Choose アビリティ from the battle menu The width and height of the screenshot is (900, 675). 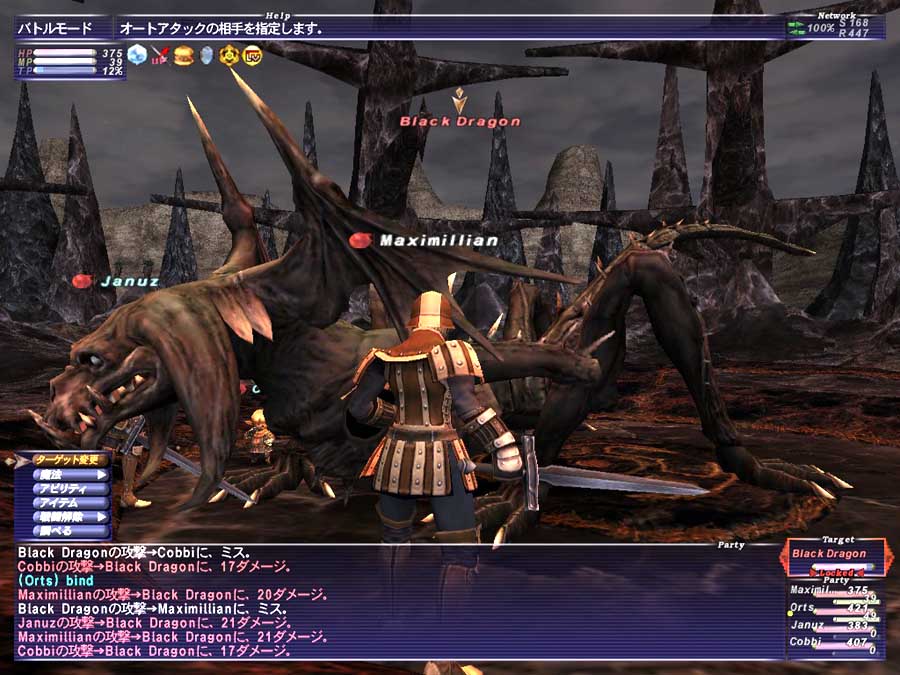coord(62,489)
